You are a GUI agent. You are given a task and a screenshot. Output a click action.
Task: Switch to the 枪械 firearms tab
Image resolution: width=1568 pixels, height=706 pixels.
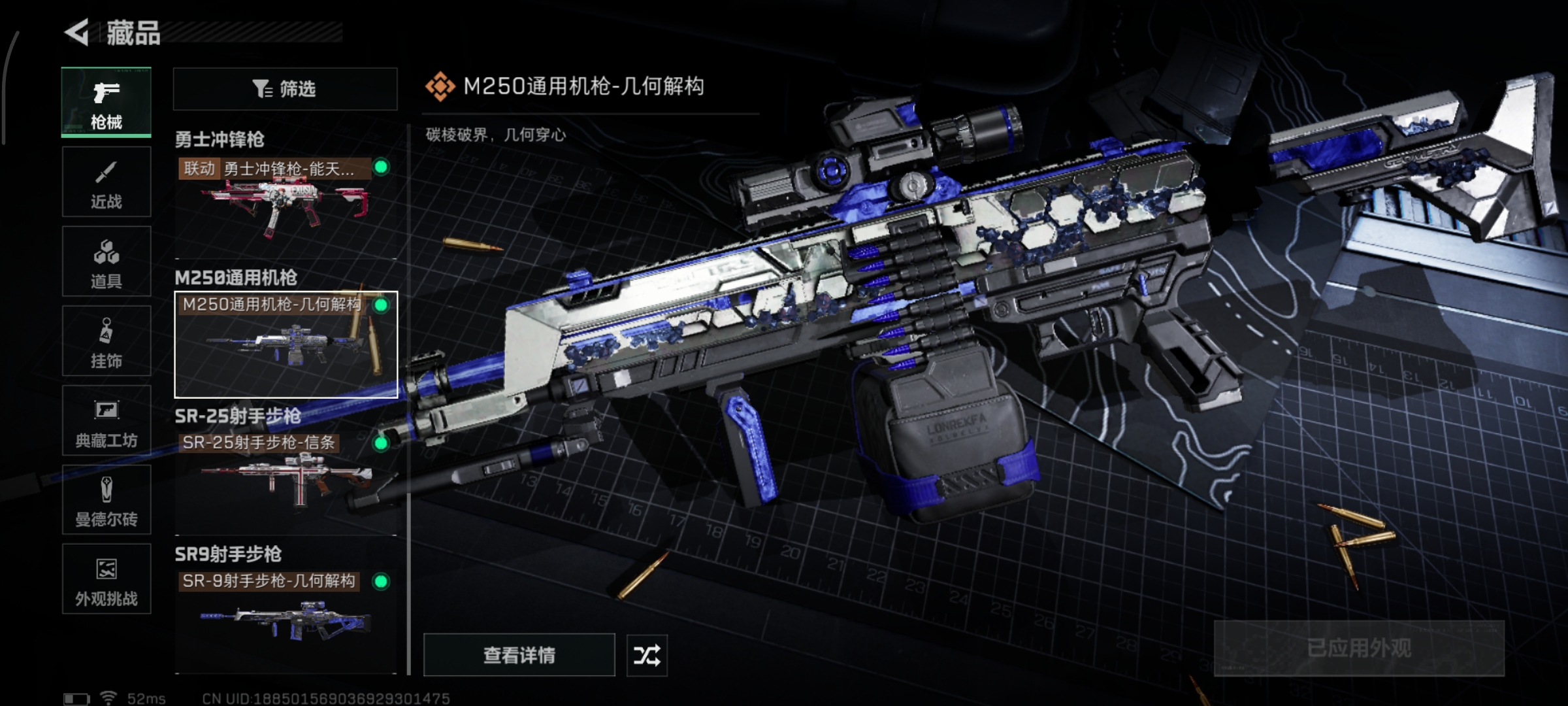point(106,103)
